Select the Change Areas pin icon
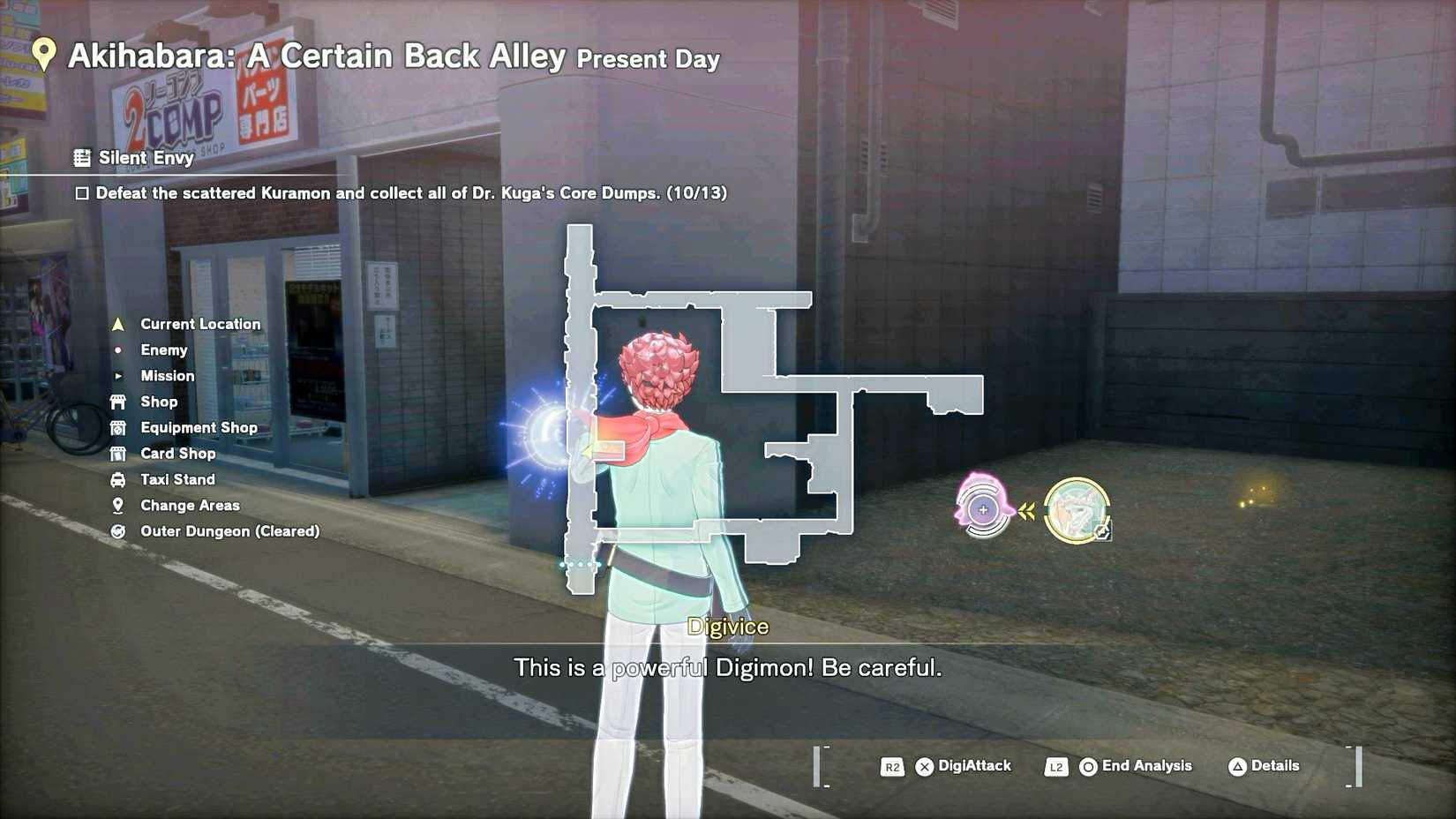The height and width of the screenshot is (819, 1456). coord(119,505)
